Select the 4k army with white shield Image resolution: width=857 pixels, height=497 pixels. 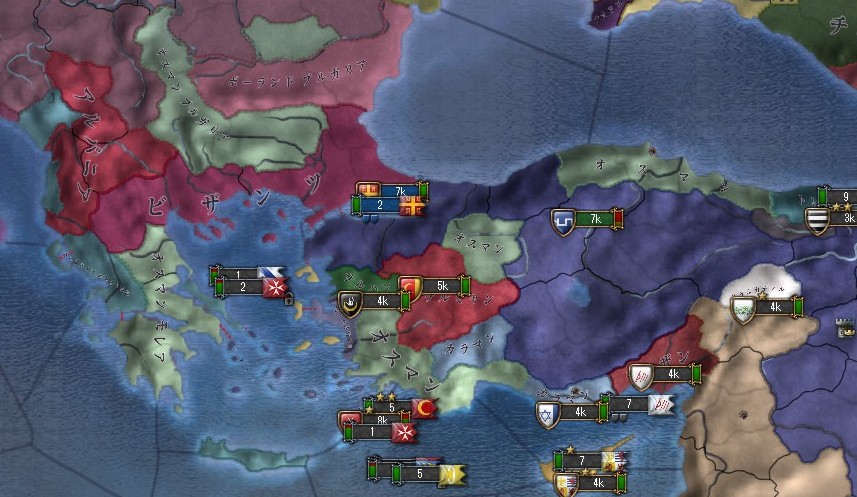pos(768,307)
